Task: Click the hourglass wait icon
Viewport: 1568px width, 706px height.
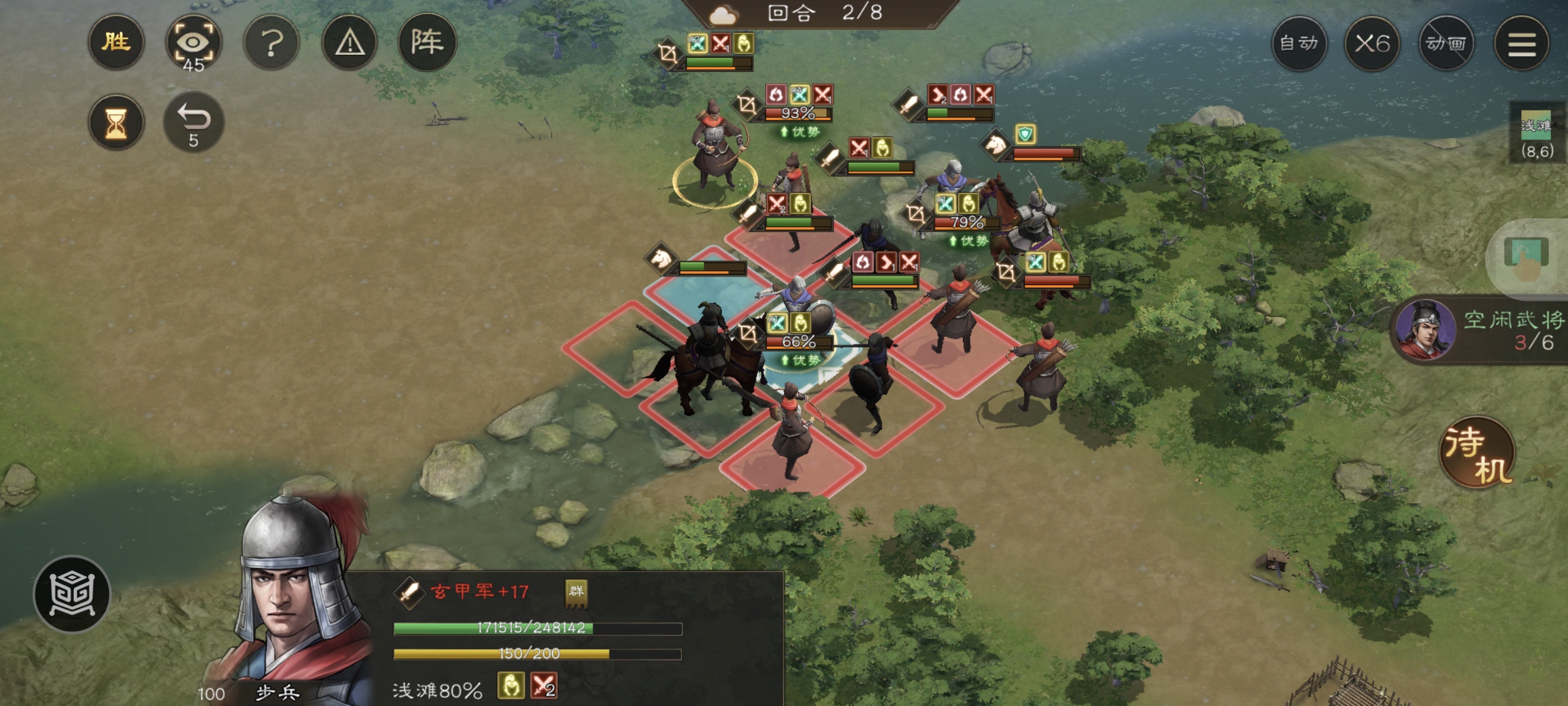Action: (116, 123)
